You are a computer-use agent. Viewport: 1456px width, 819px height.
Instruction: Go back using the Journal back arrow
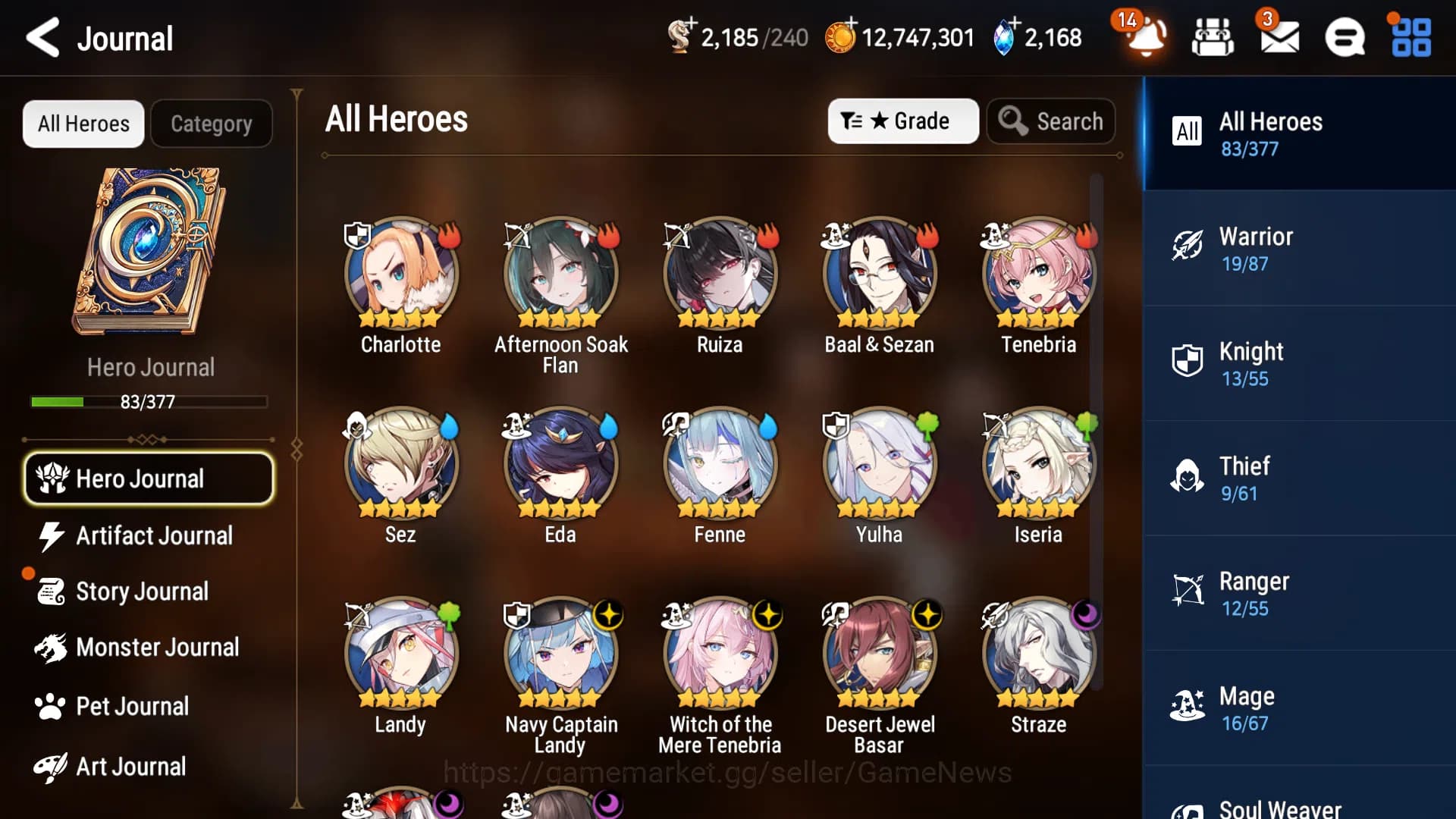42,37
